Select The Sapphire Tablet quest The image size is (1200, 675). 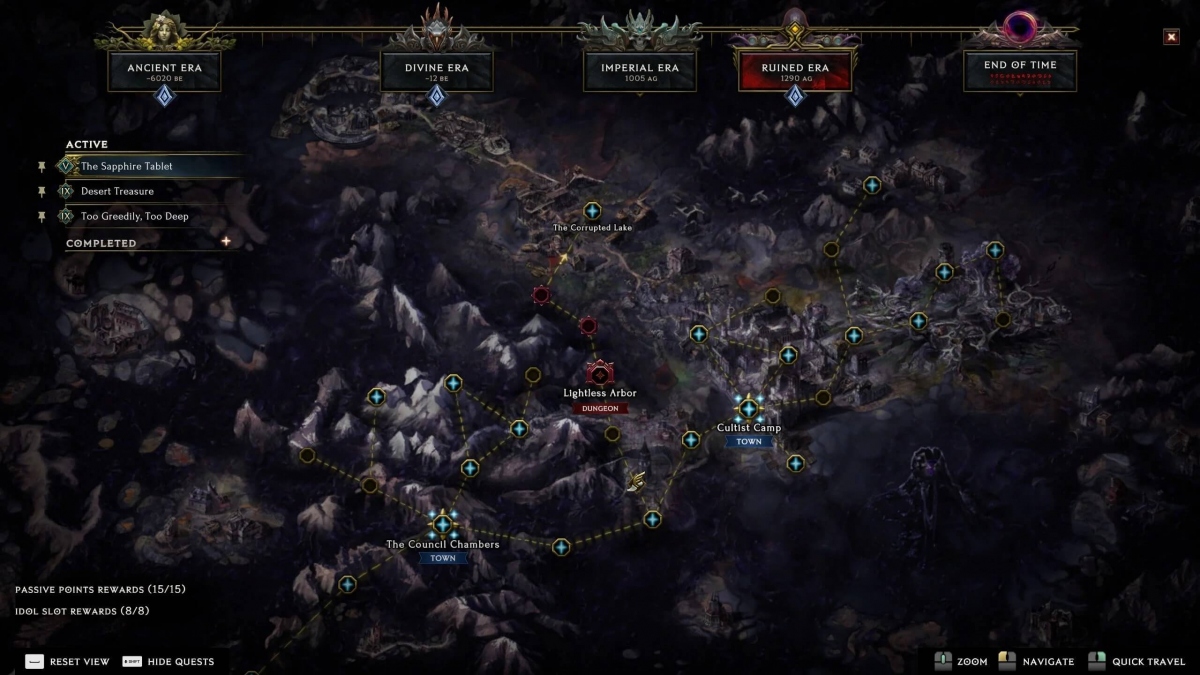[x=127, y=166]
